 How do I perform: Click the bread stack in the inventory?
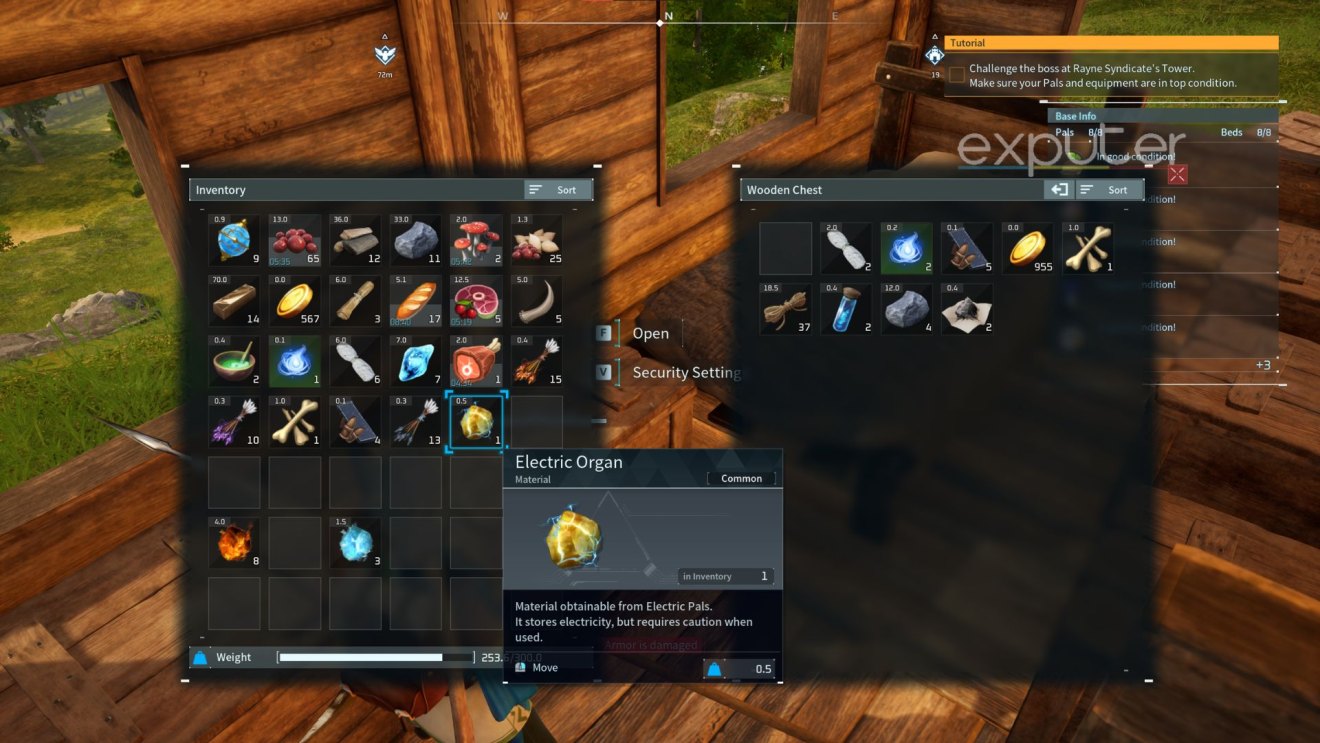[415, 300]
